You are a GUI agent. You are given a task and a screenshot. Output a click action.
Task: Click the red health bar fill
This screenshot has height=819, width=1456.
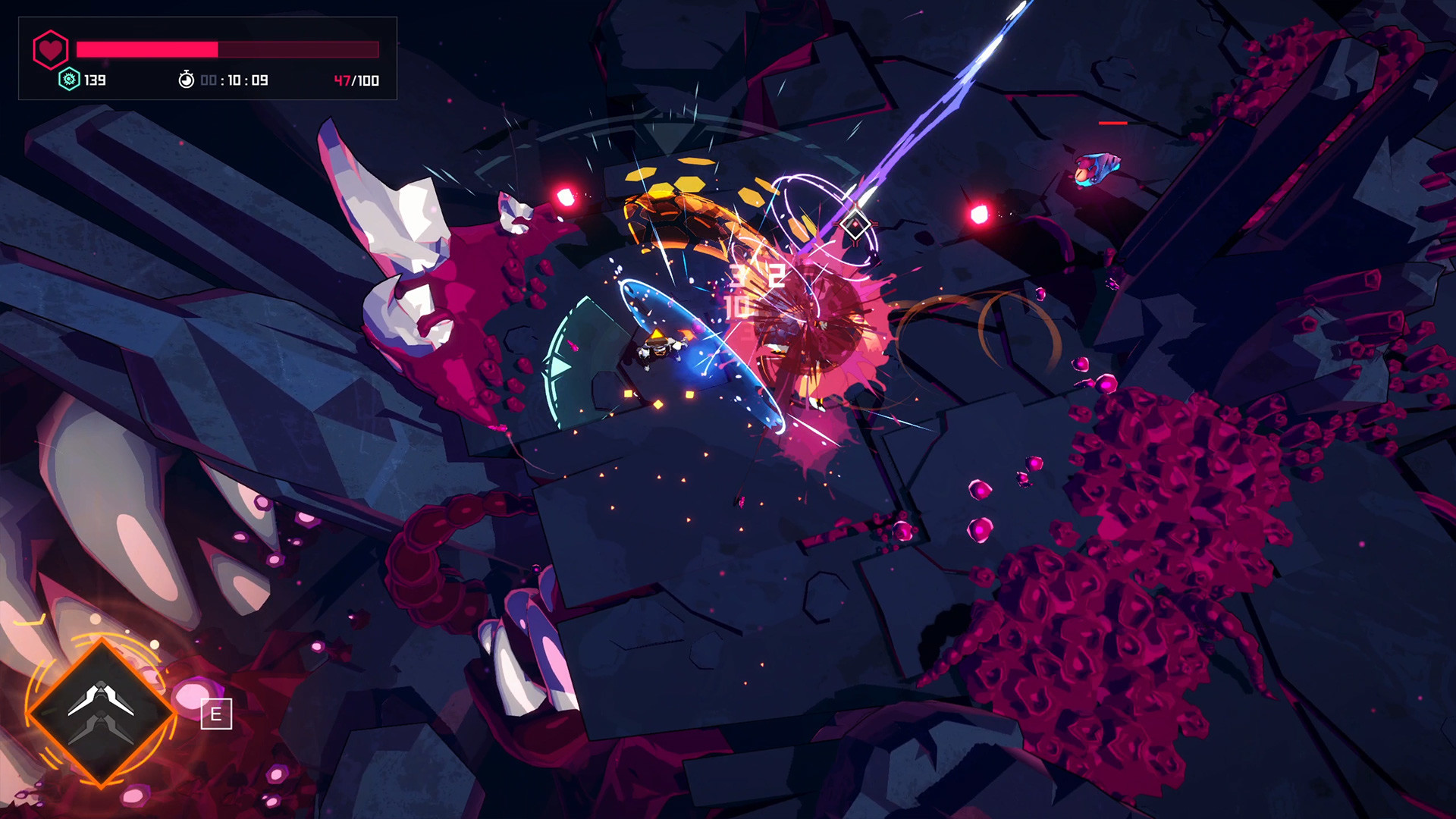[x=146, y=49]
